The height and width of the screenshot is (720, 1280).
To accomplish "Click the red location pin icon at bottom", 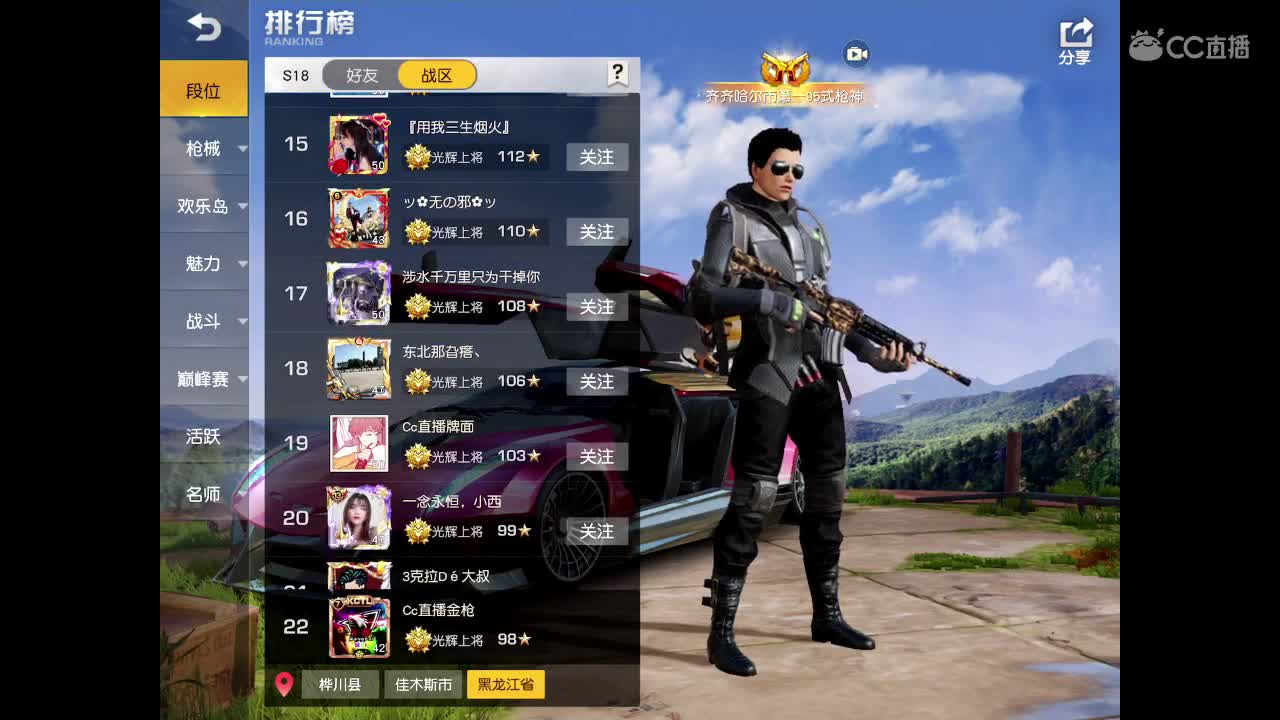I will pos(287,685).
